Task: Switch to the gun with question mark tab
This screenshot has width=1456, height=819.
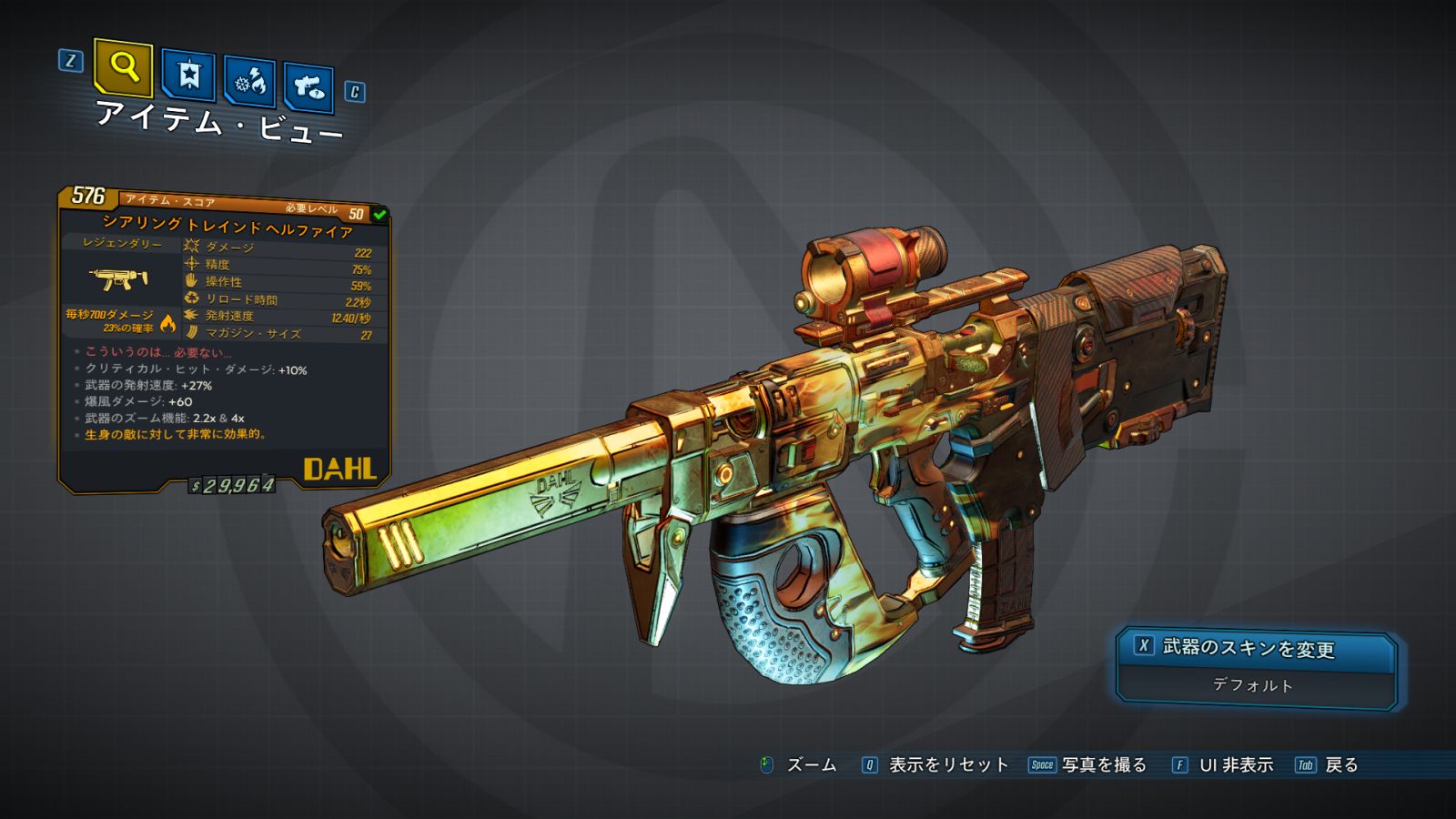Action: click(308, 87)
